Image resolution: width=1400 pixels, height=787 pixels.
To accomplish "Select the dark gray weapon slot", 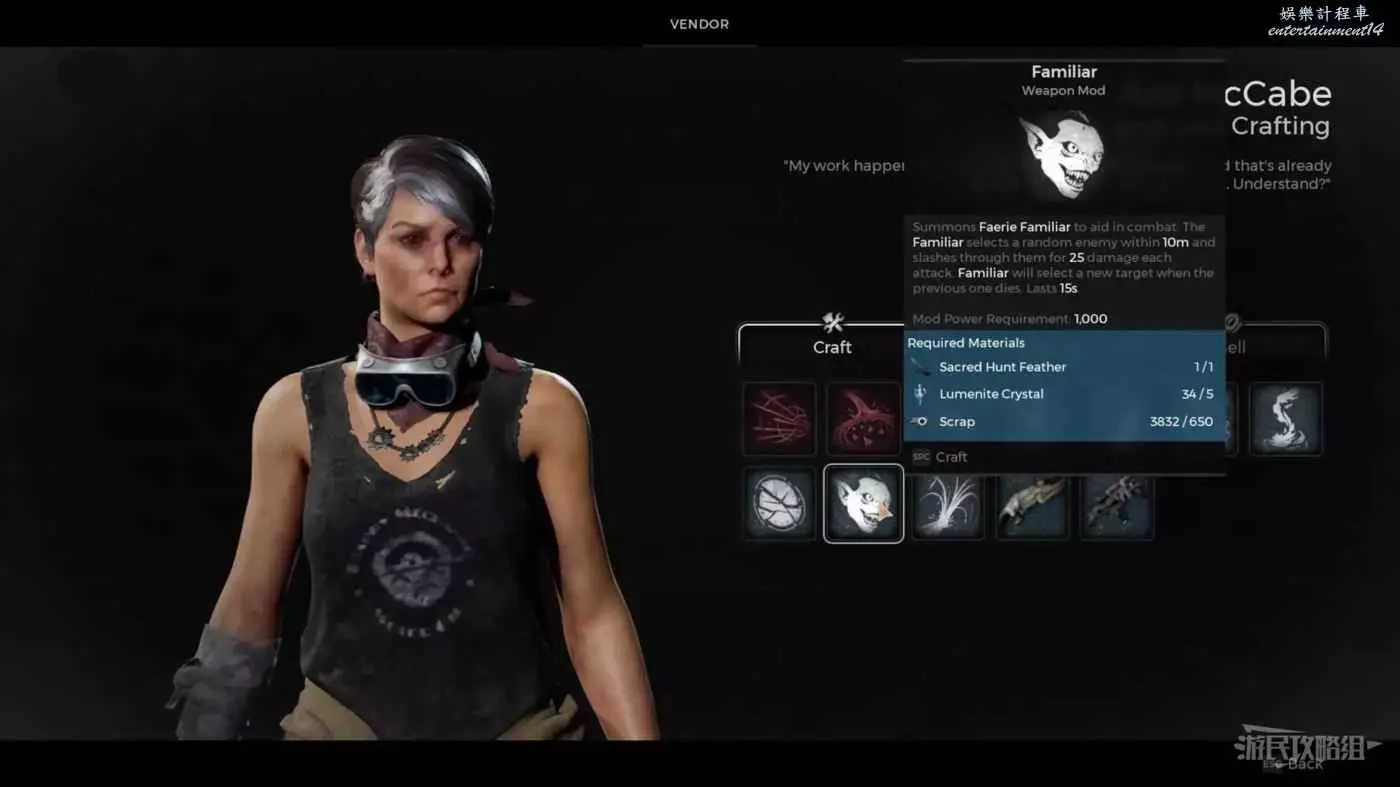I will (1117, 503).
